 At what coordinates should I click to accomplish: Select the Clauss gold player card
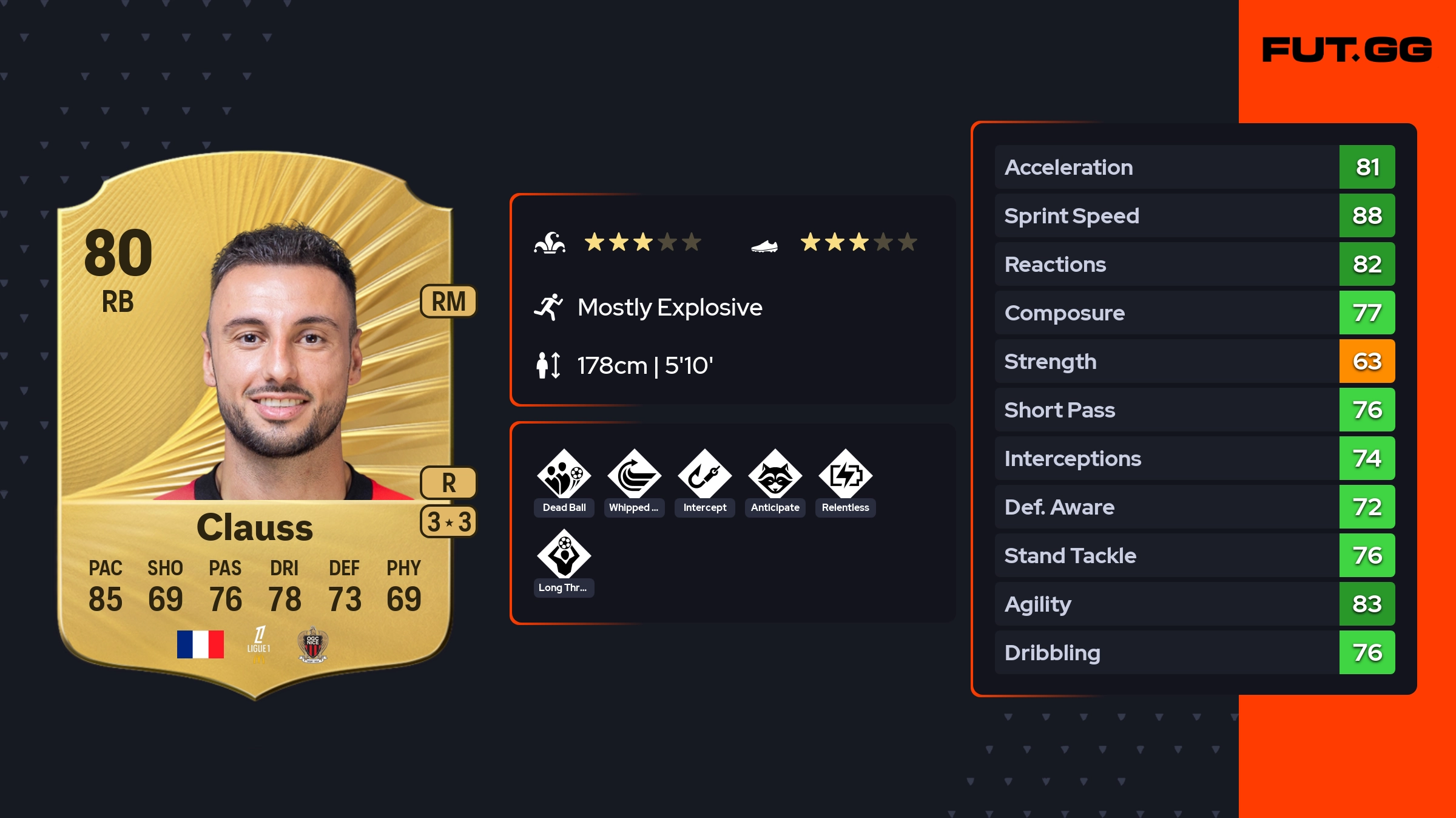tap(255, 425)
